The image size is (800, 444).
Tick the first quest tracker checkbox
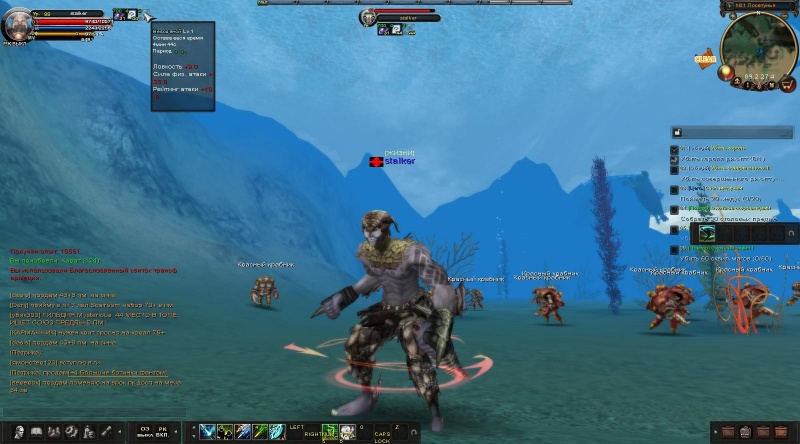(x=675, y=149)
